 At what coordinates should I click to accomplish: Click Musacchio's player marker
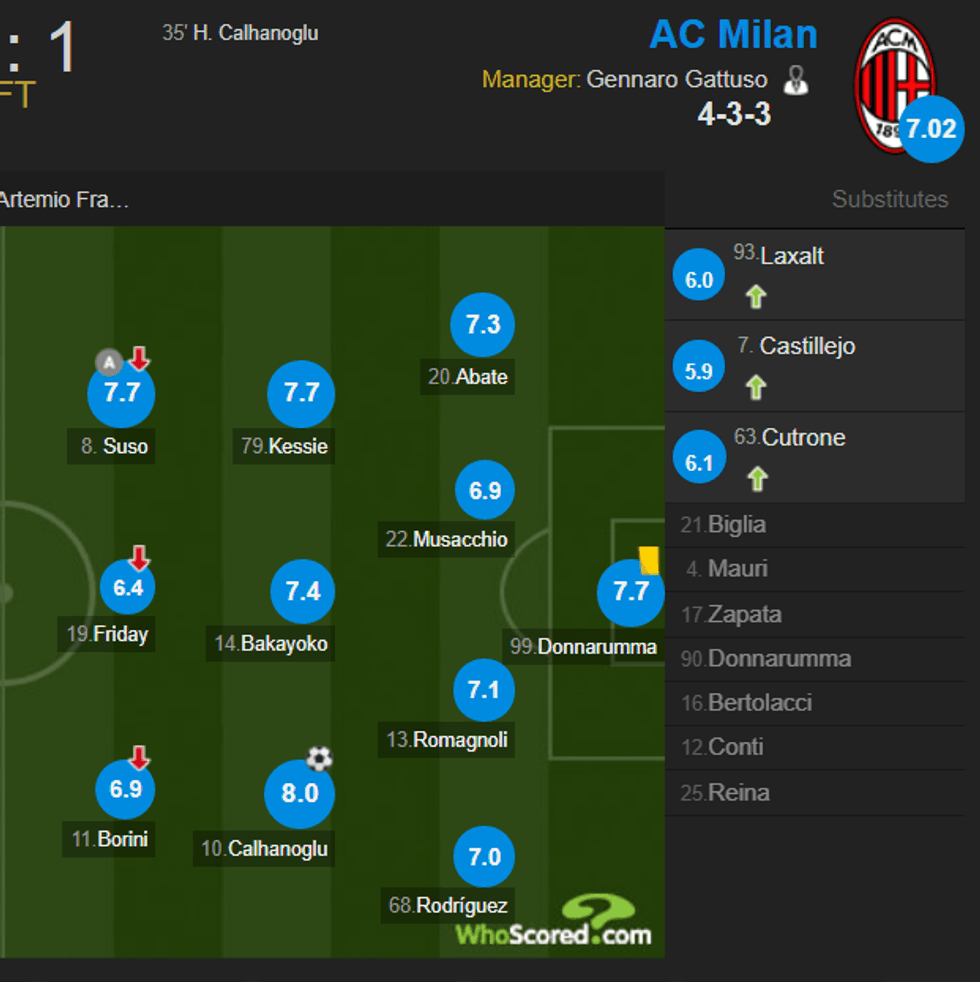click(485, 491)
